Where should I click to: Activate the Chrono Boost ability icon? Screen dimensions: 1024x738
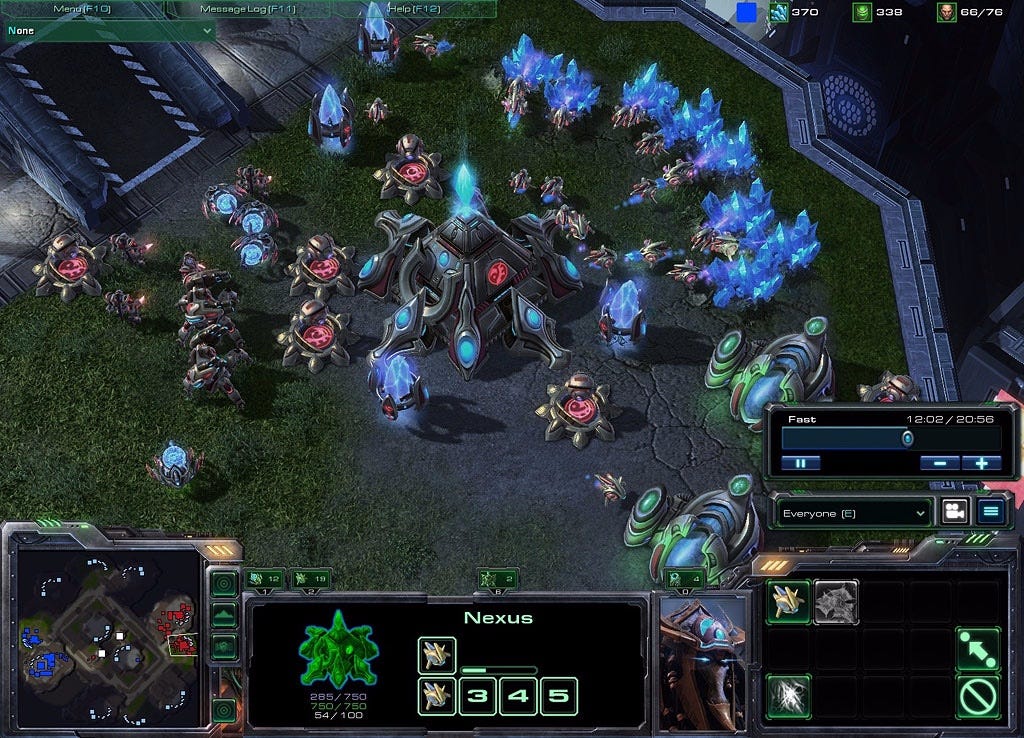click(788, 695)
